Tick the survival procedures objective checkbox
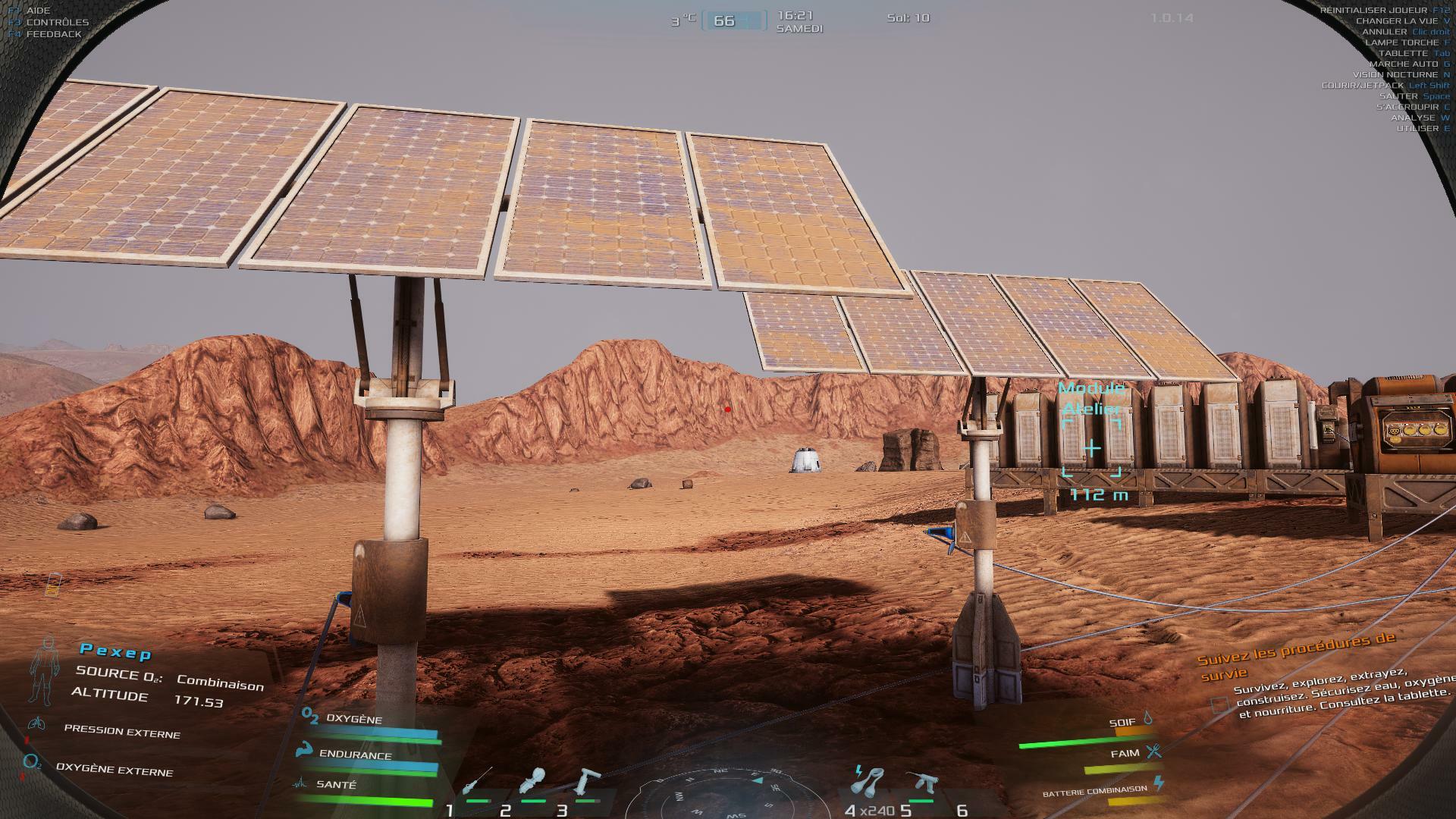The height and width of the screenshot is (819, 1456). 1219,705
